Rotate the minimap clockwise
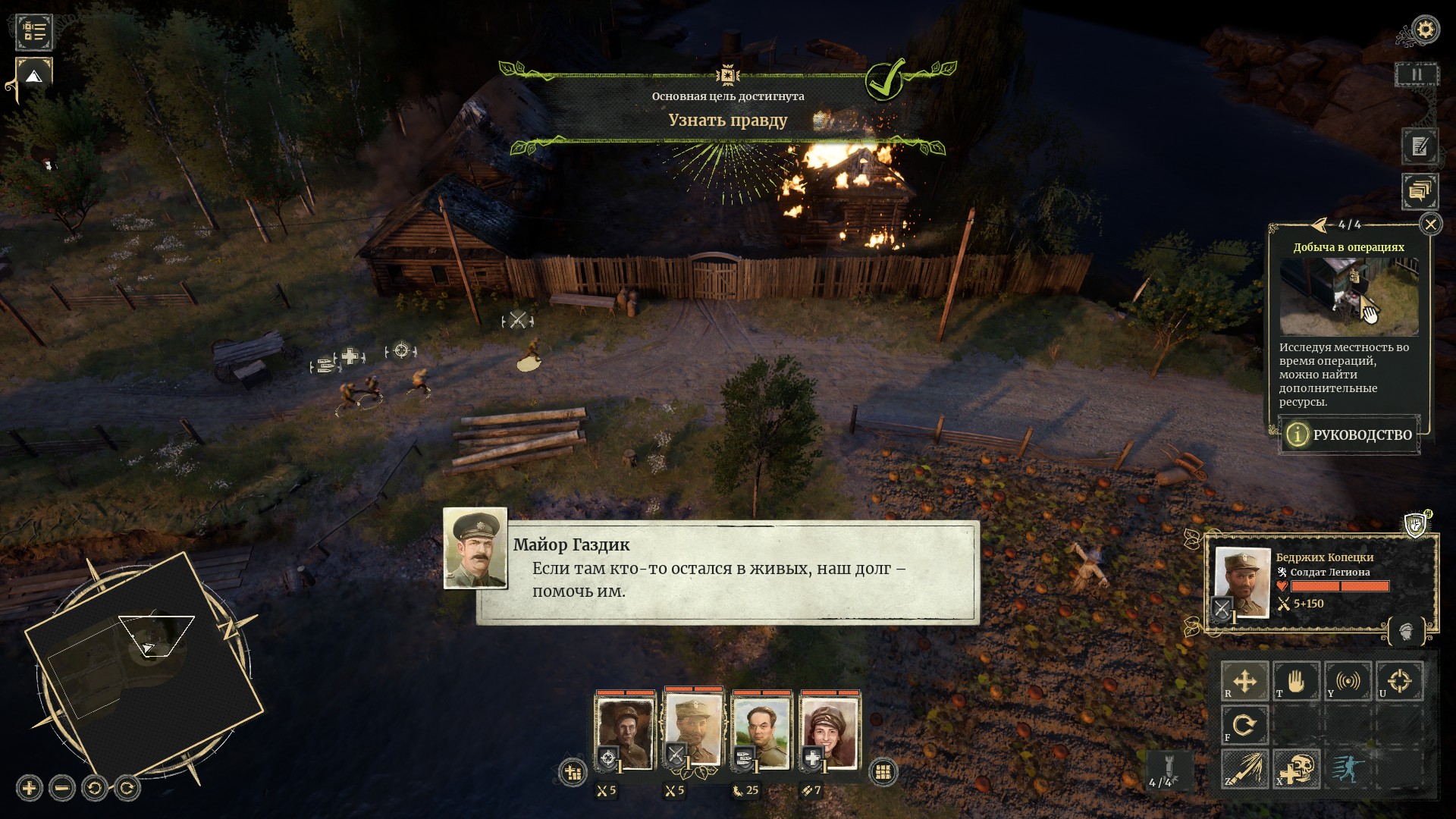Viewport: 1456px width, 819px height. coord(127,788)
